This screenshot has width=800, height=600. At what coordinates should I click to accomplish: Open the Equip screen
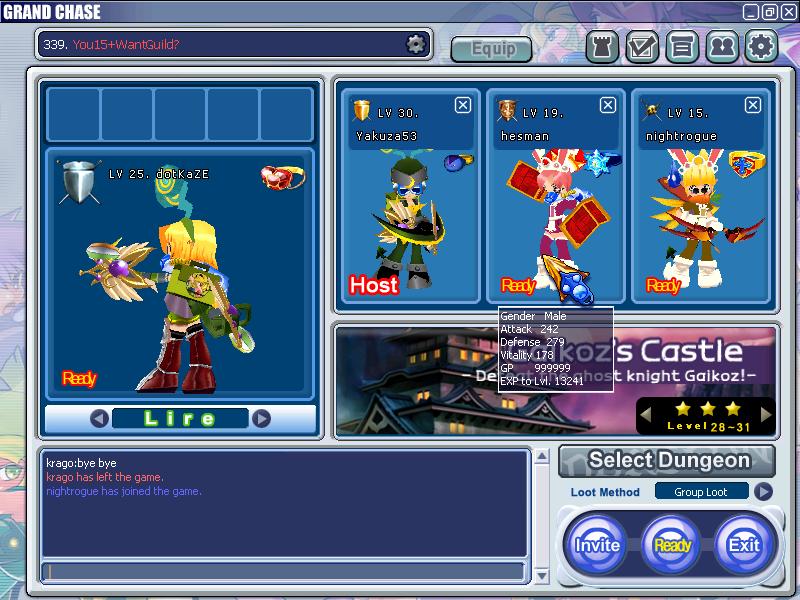click(490, 48)
